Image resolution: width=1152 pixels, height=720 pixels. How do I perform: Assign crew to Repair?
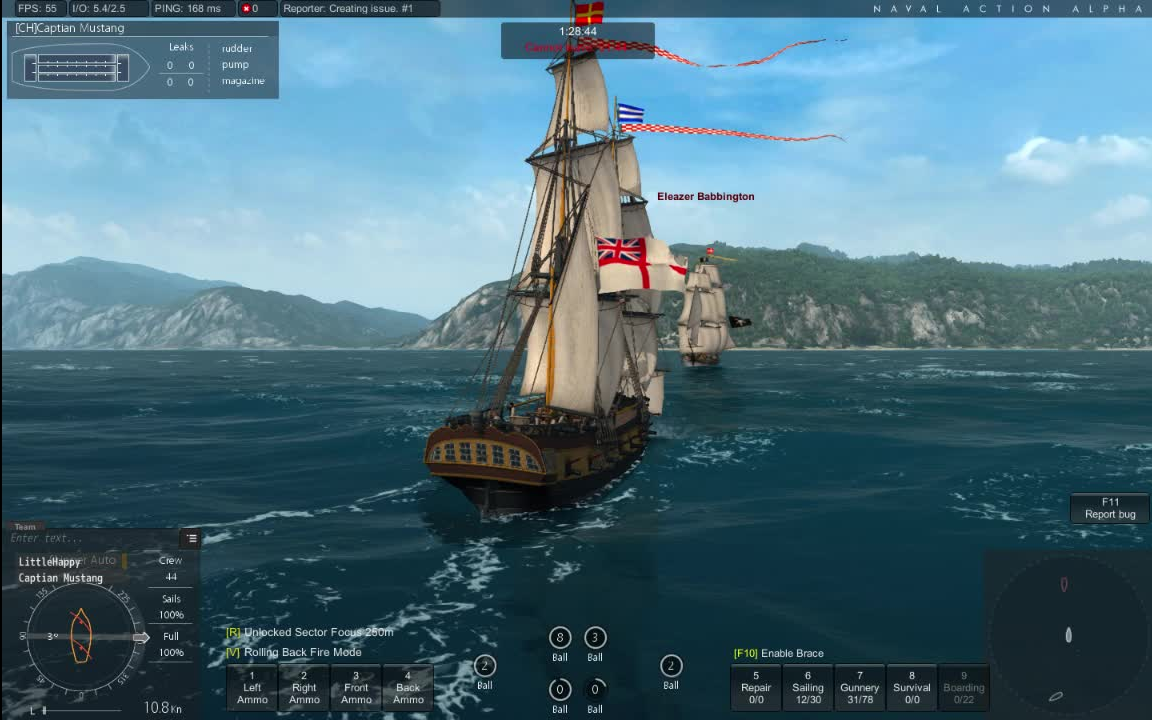(x=756, y=688)
